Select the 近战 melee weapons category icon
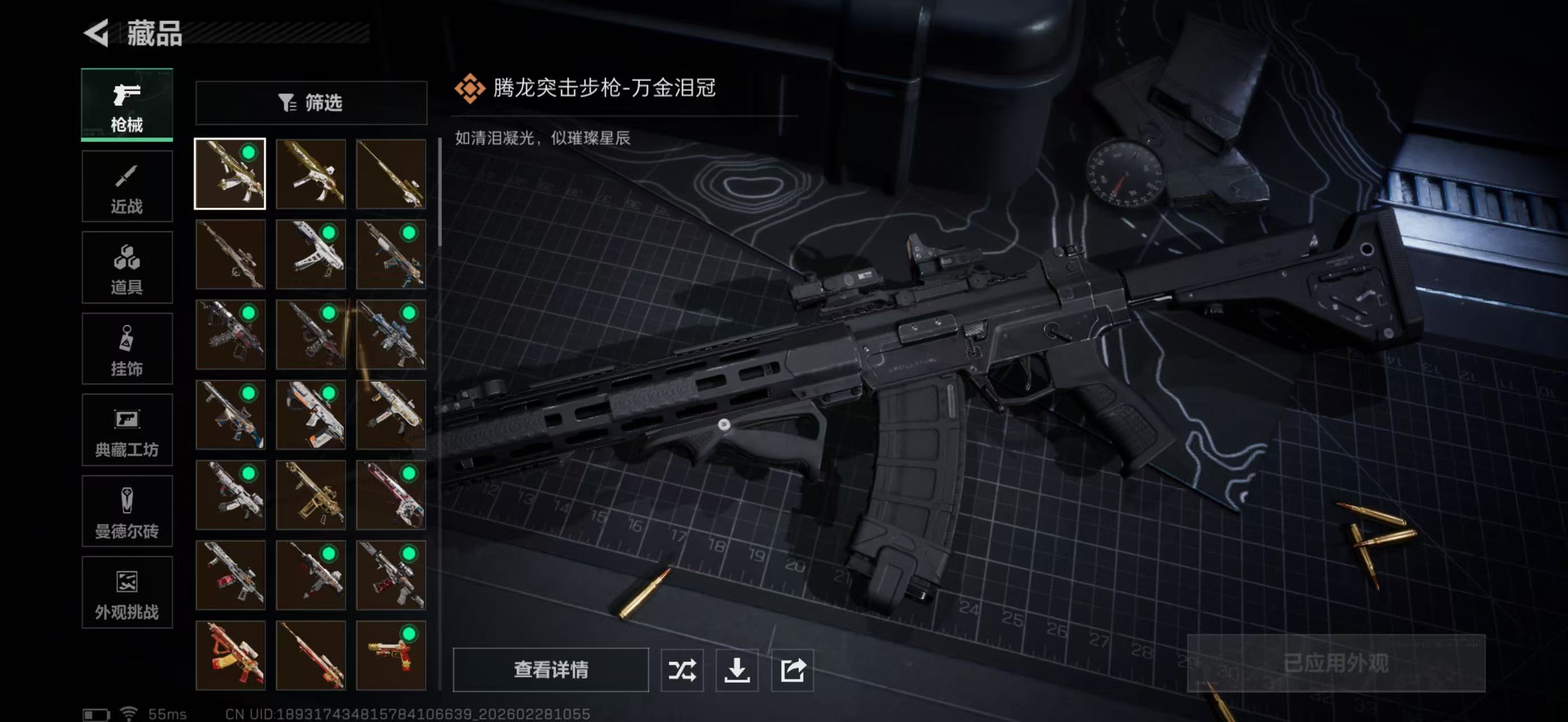 click(x=128, y=186)
